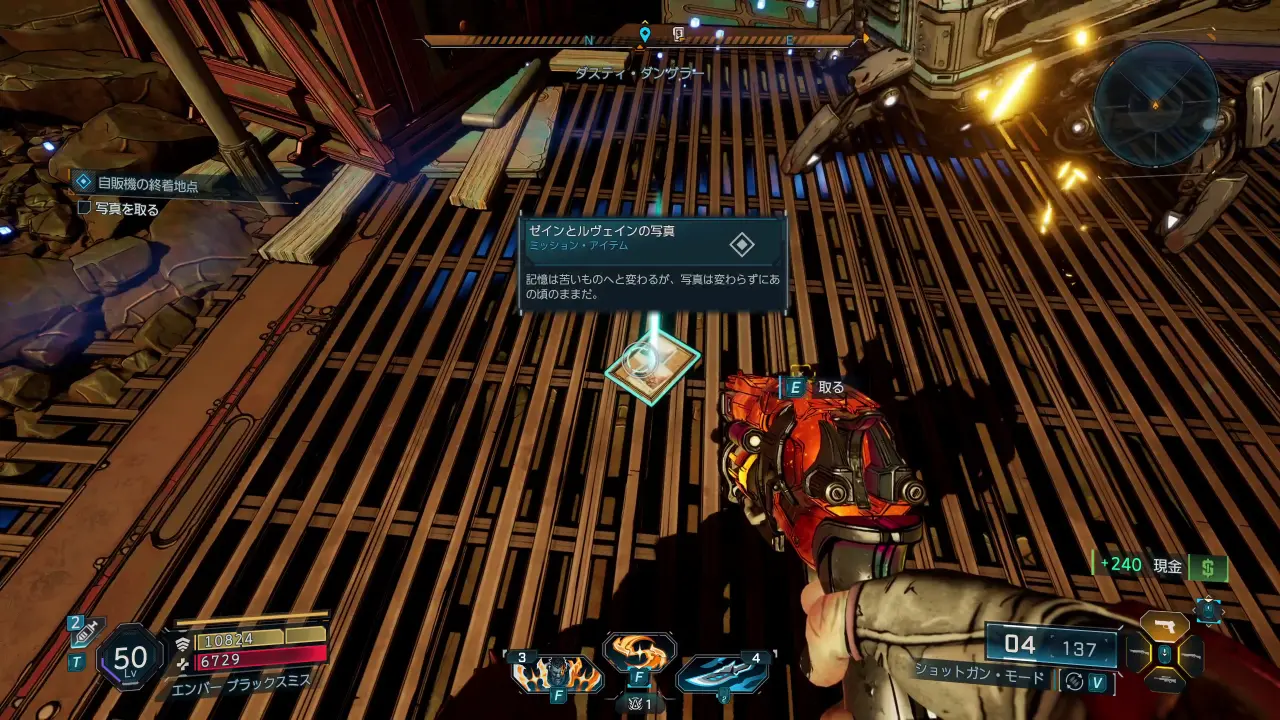Click the blue waypoint marker on compass

[645, 35]
